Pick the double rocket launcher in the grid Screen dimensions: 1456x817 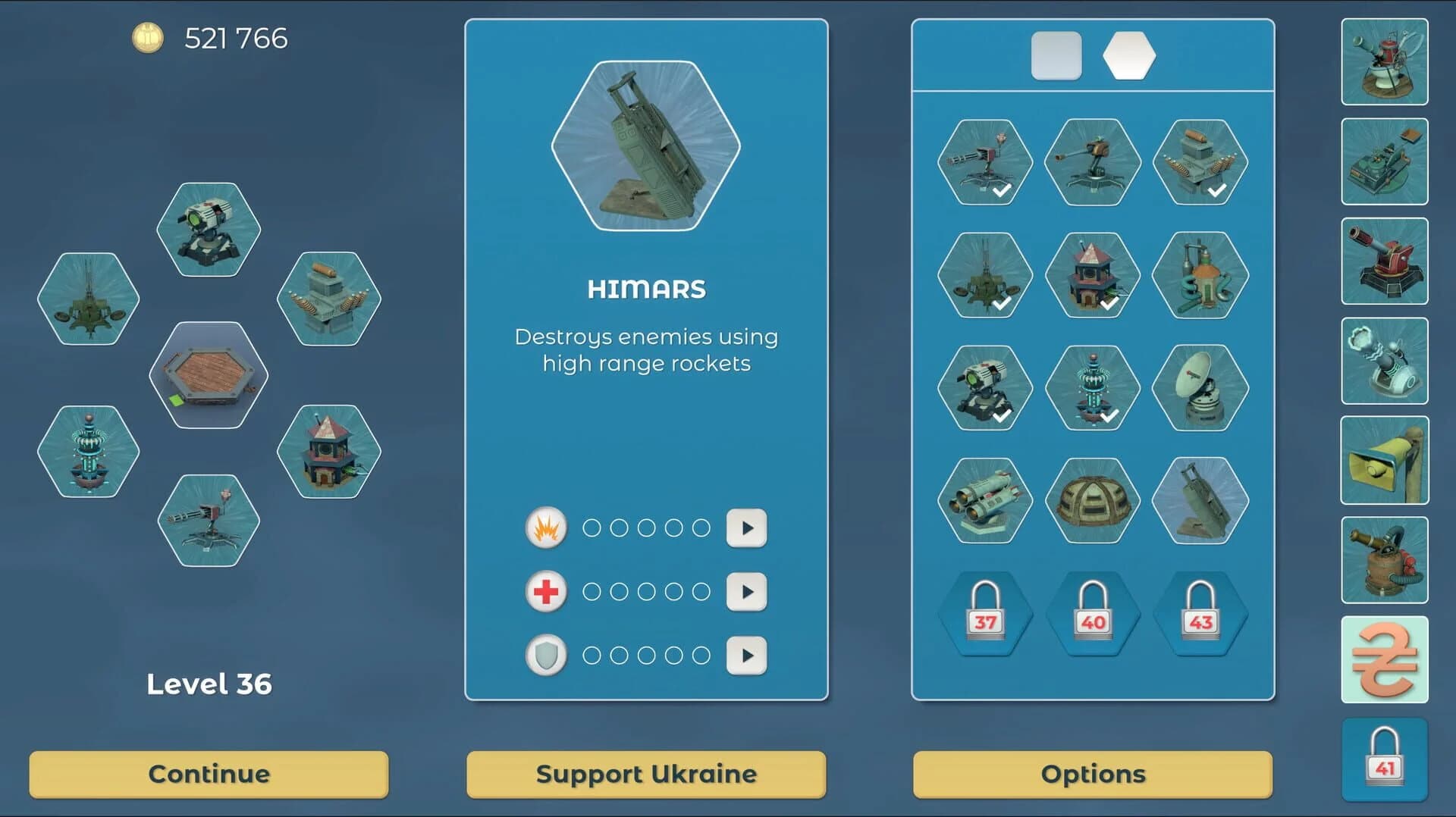point(986,500)
